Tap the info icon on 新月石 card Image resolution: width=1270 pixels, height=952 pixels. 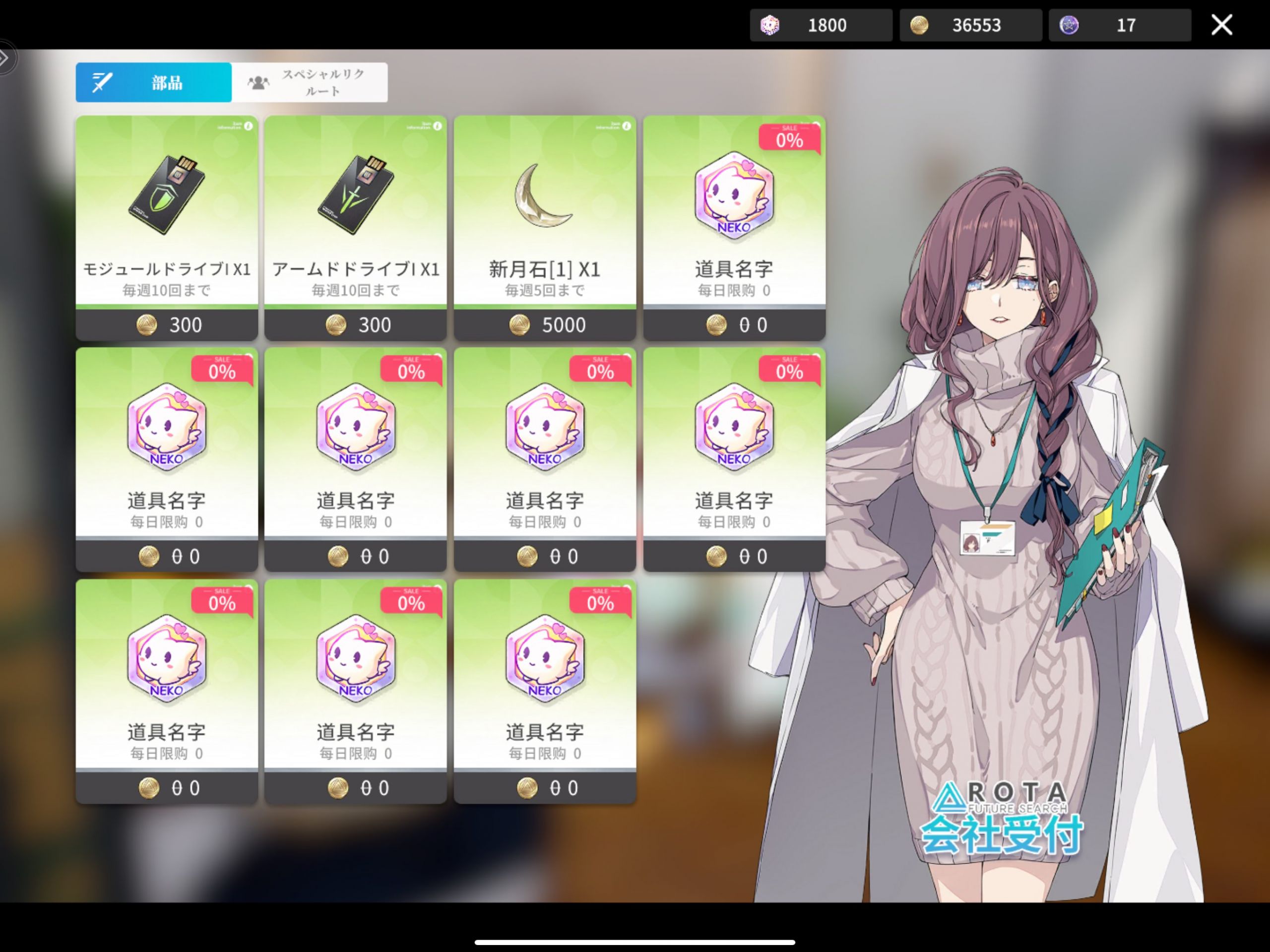click(627, 126)
